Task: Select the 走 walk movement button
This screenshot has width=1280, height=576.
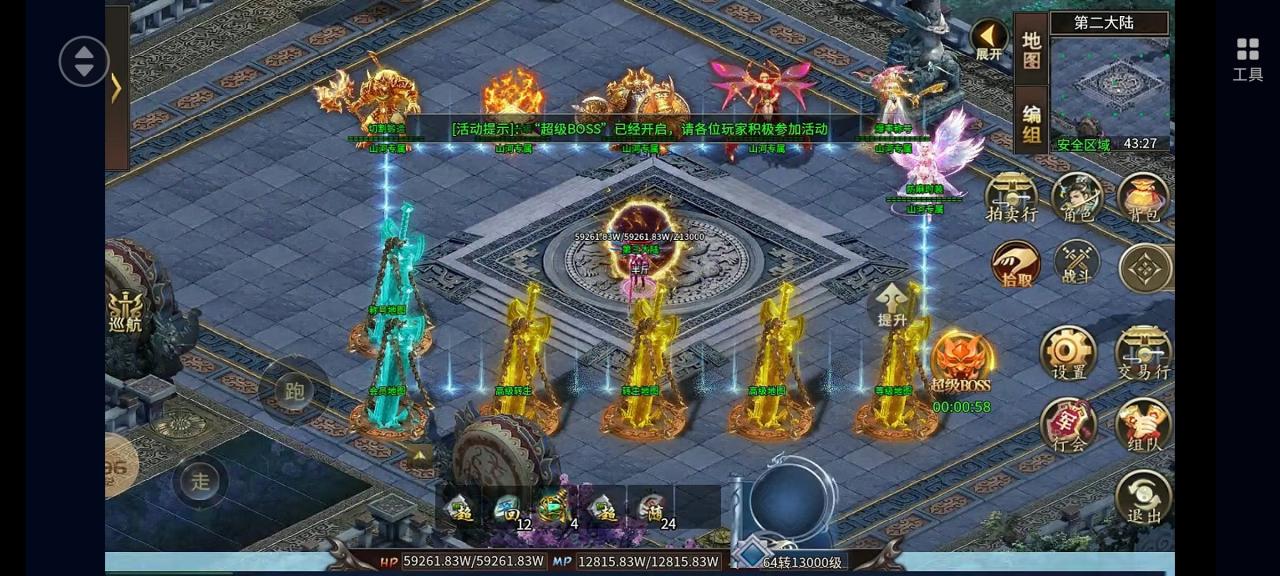Action: coord(201,481)
